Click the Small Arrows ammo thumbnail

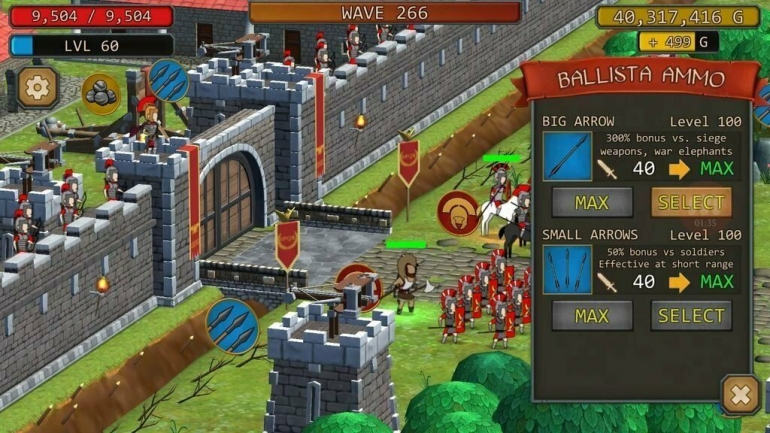[567, 271]
